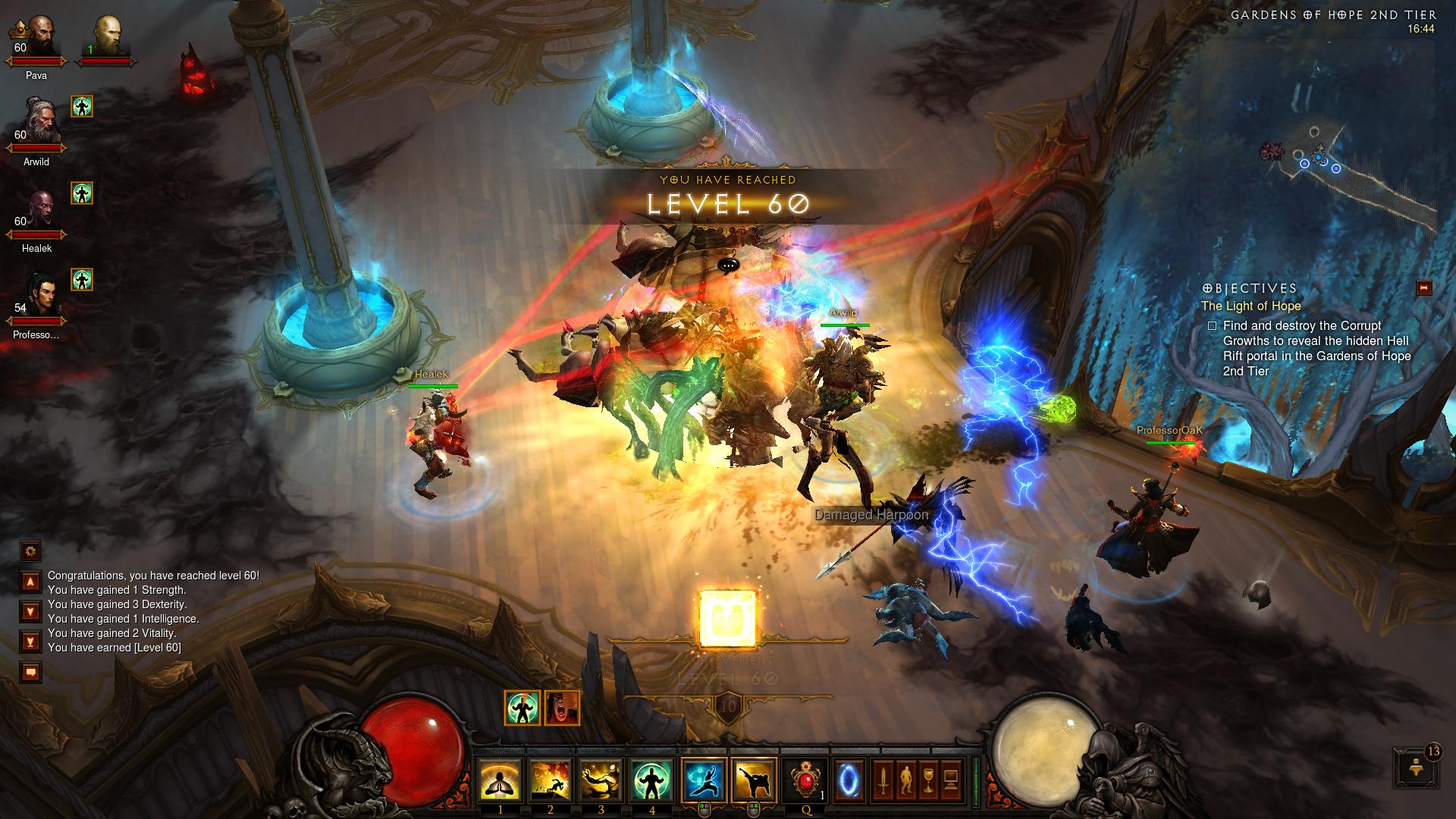Select Arwild's party portrait
This screenshot has height=819, width=1456.
coord(36,121)
